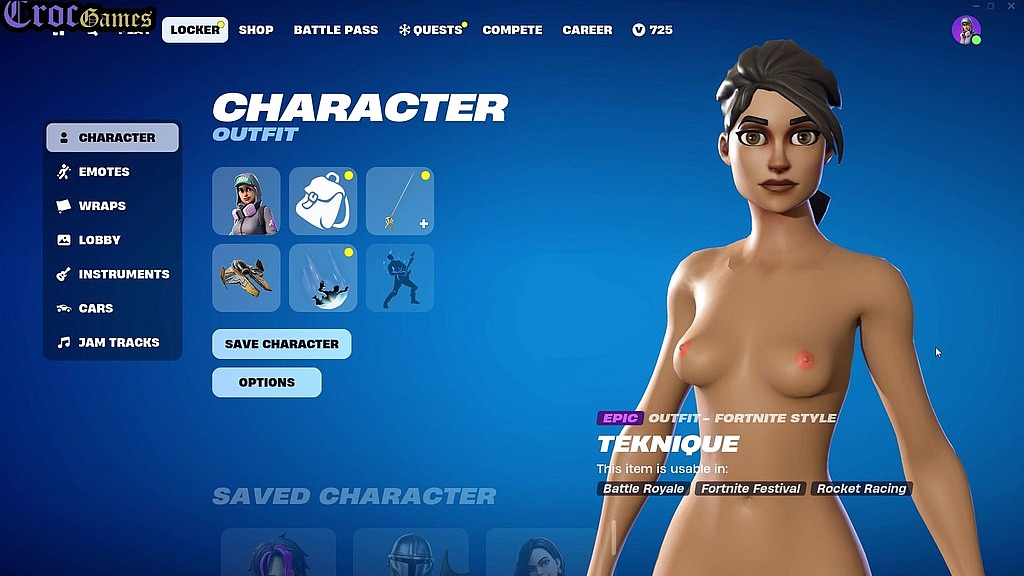Choose the pickaxe slot

point(400,201)
